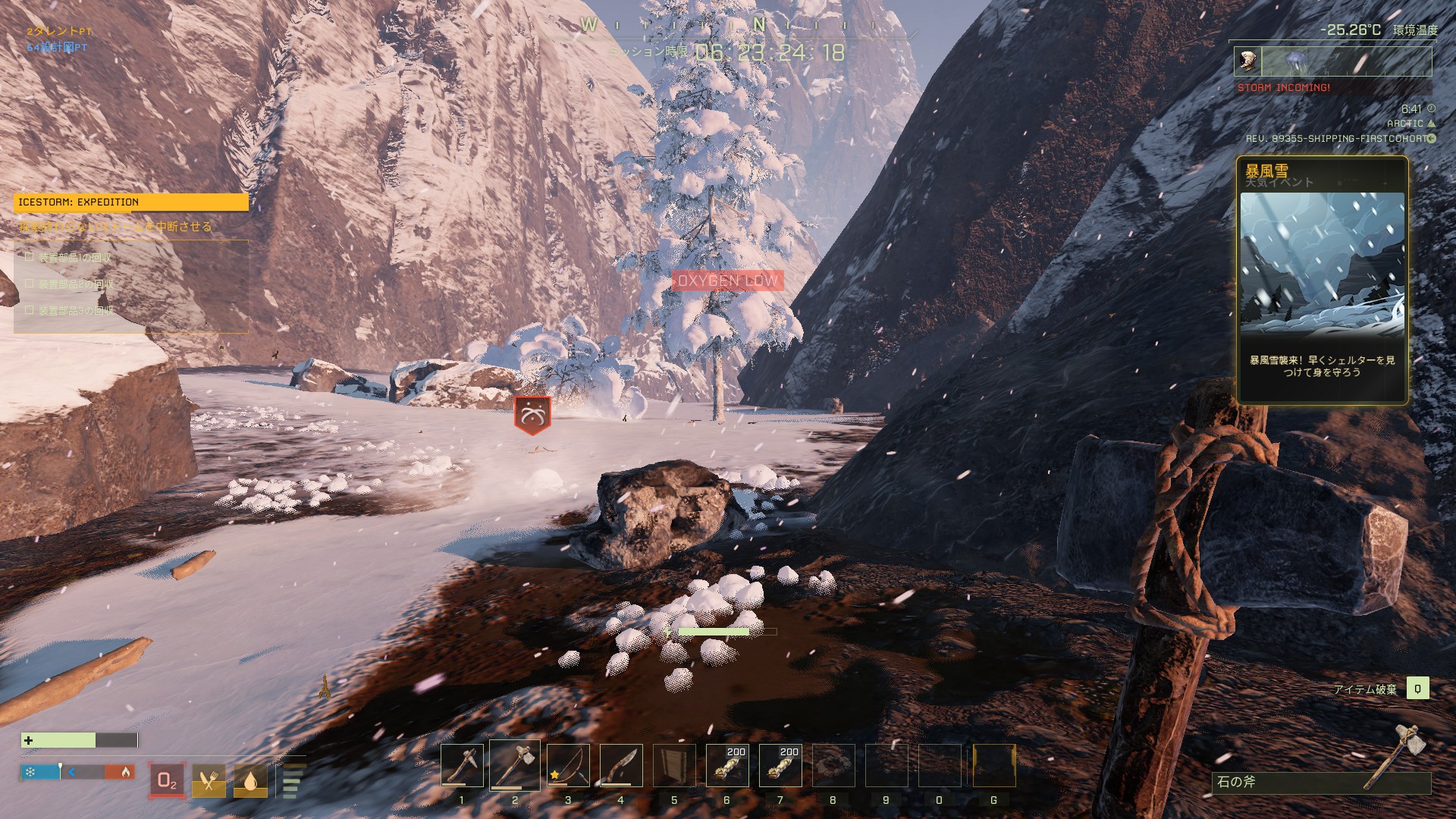The image size is (1456, 819).
Task: Select the stone pickaxe in hotbar slot 1
Action: pyautogui.click(x=462, y=765)
